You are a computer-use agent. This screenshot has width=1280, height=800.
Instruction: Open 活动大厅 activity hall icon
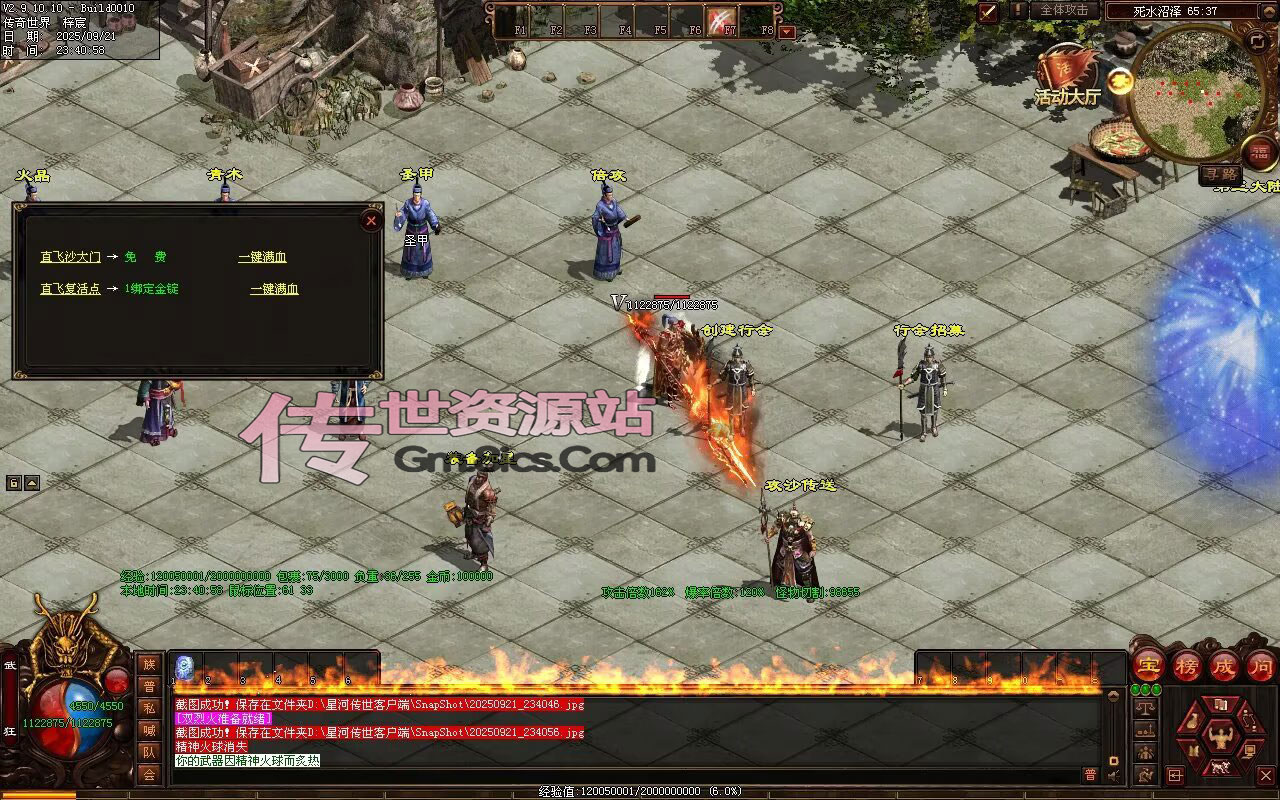(x=1066, y=74)
